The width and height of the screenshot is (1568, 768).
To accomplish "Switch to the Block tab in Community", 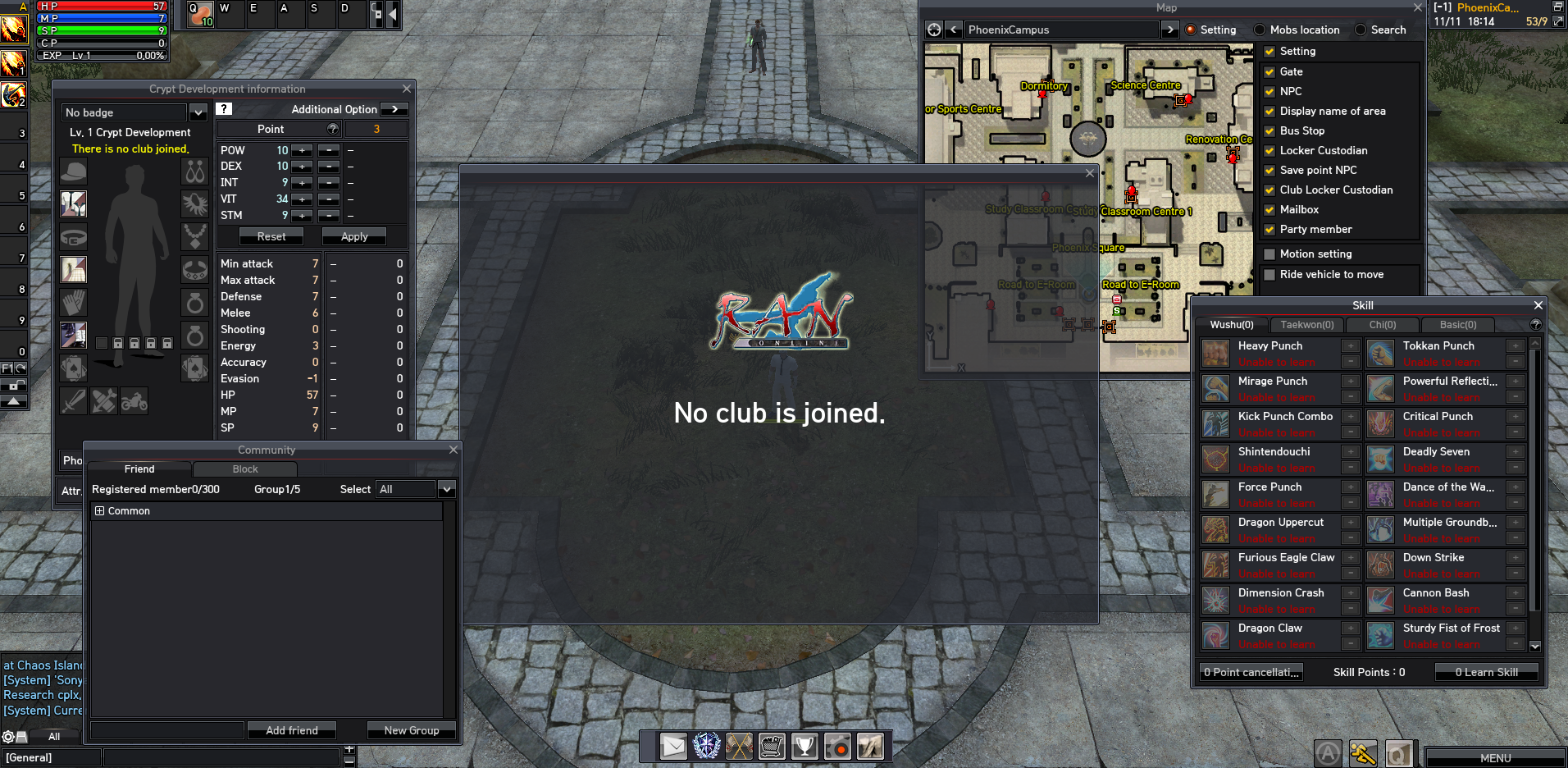I will click(x=245, y=469).
